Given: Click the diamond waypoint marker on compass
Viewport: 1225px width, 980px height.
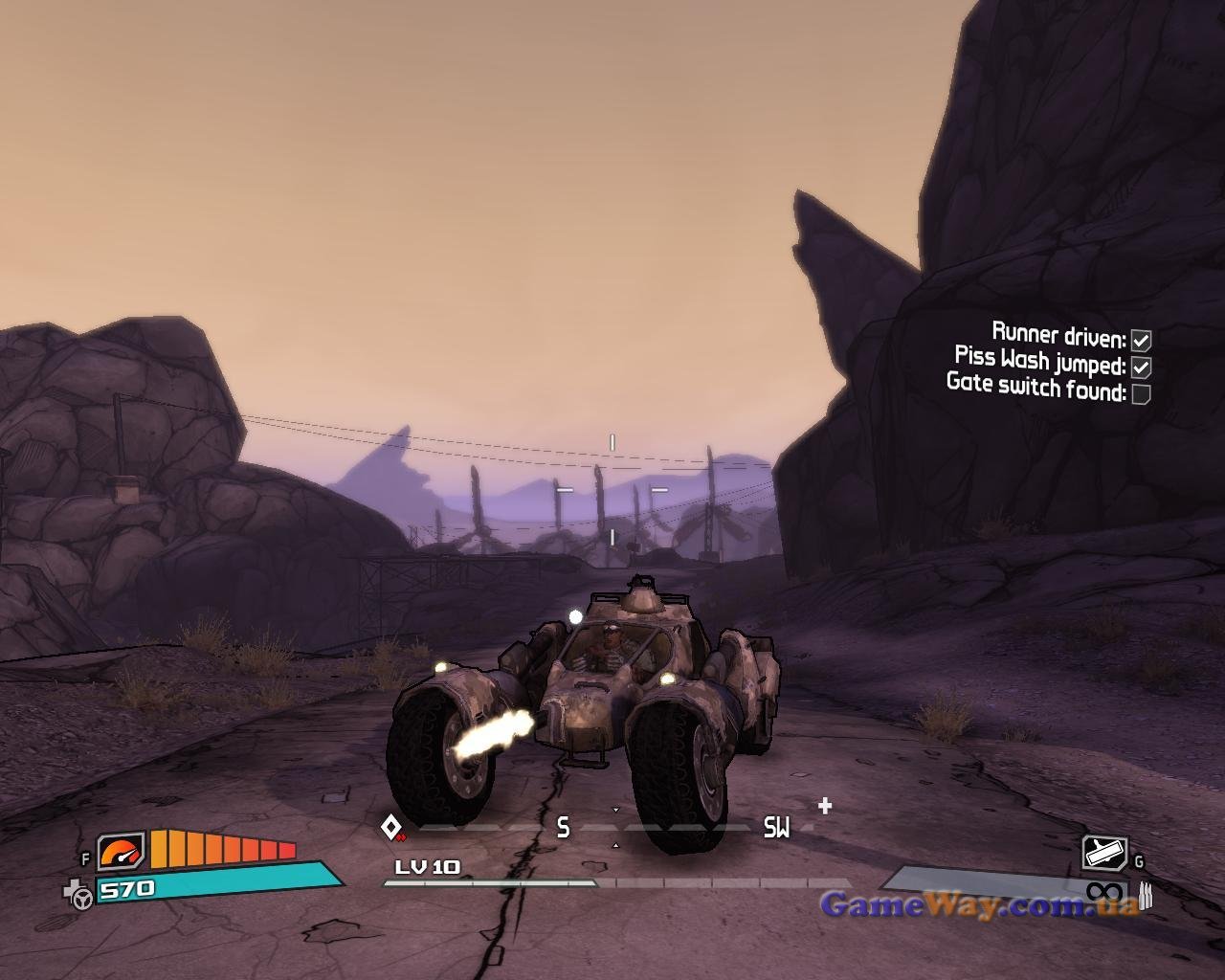Looking at the screenshot, I should 390,826.
